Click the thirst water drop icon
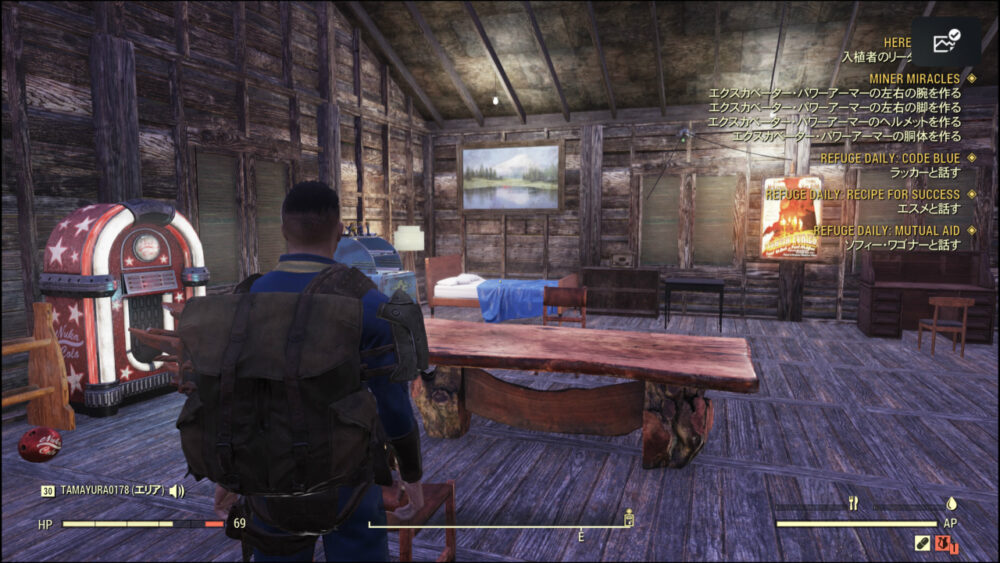Image resolution: width=1000 pixels, height=563 pixels. tap(951, 504)
